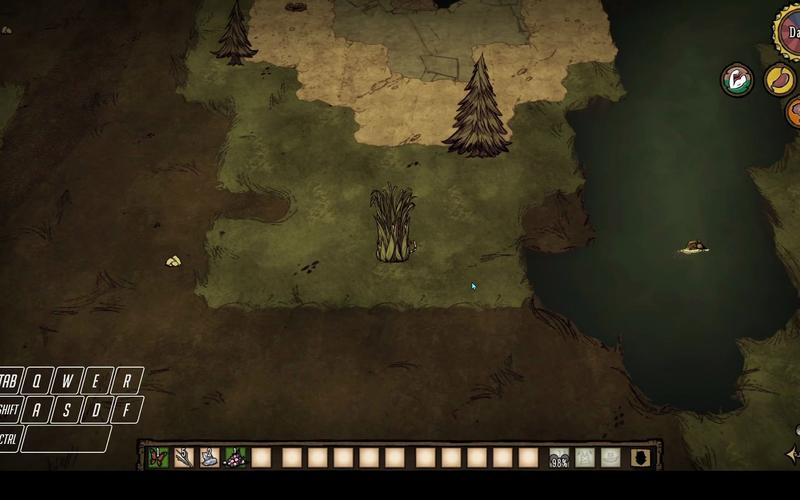Click the dark arrow icon beside equipment slots
The image size is (800, 500).
pyautogui.click(x=641, y=458)
